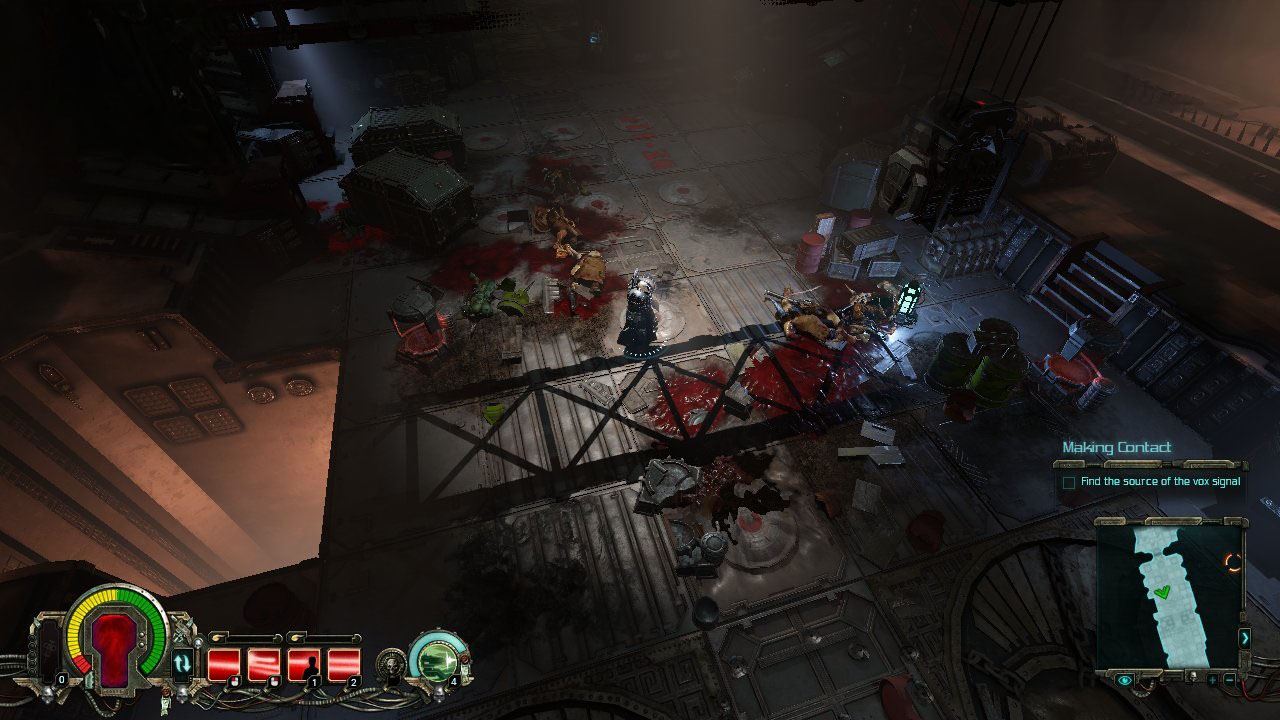Toggle minimap visibility with the eye icon
The width and height of the screenshot is (1280, 720).
[x=1125, y=681]
